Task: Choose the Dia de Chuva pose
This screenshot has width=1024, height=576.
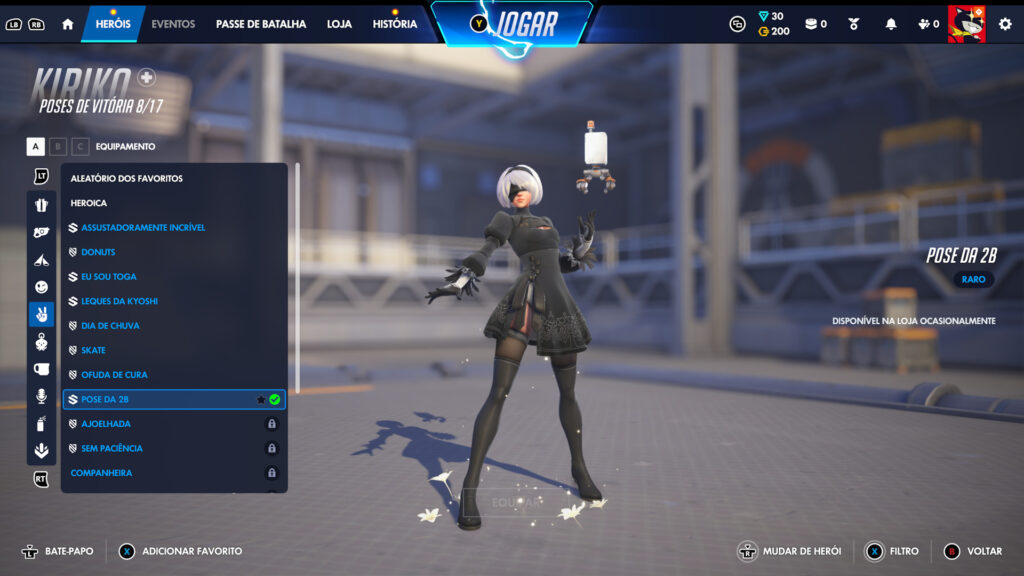Action: [110, 326]
